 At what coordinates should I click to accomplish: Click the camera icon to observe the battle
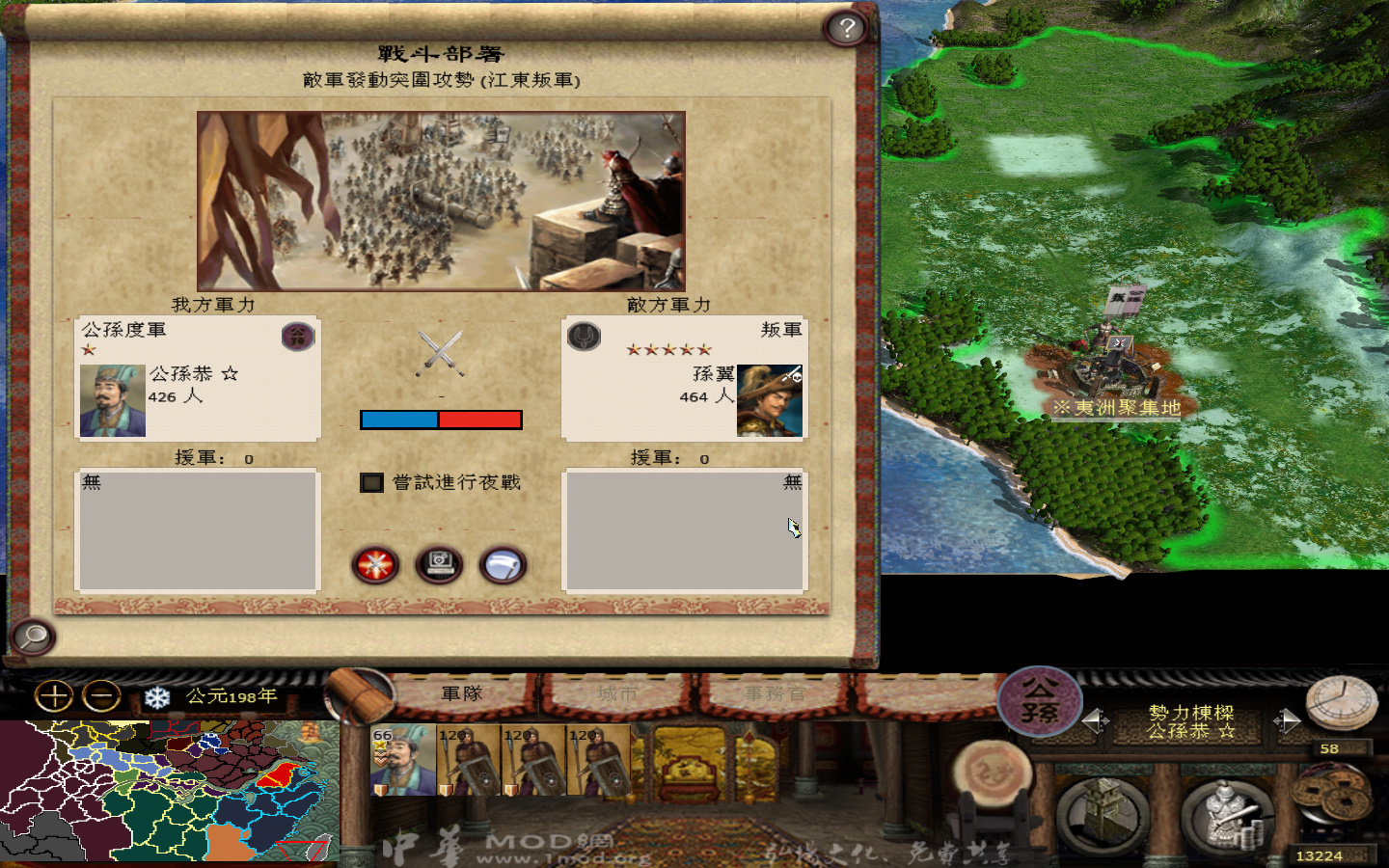(439, 566)
